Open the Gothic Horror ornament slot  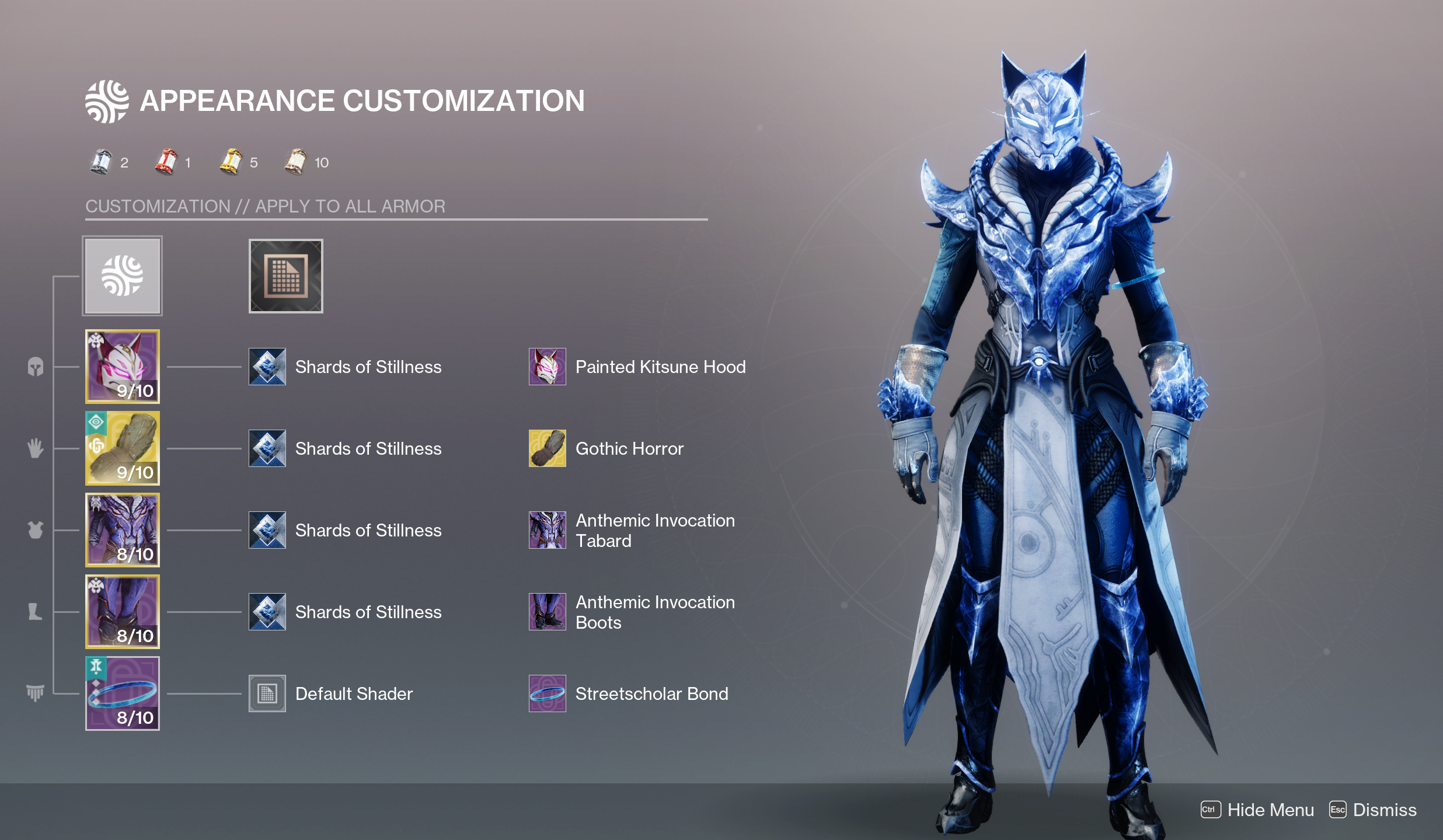point(548,448)
